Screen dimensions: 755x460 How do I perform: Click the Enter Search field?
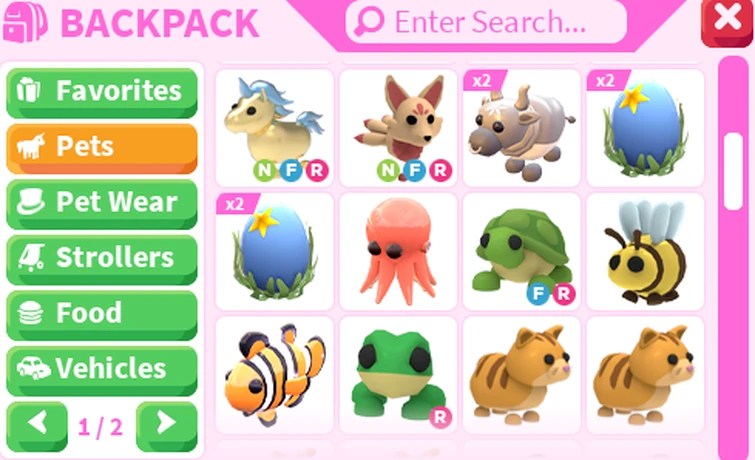click(486, 22)
